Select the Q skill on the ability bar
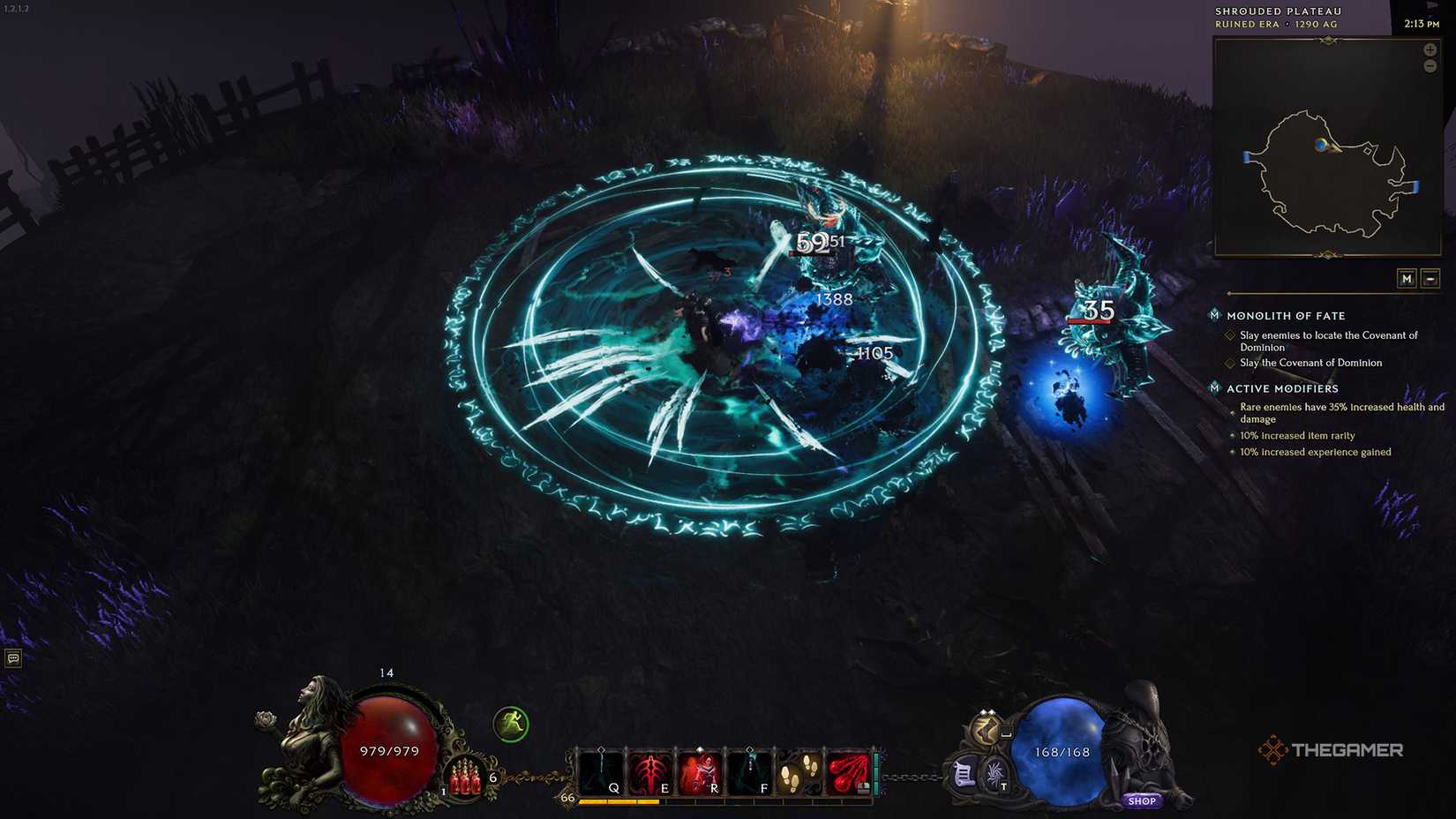The image size is (1456, 819). [x=601, y=772]
